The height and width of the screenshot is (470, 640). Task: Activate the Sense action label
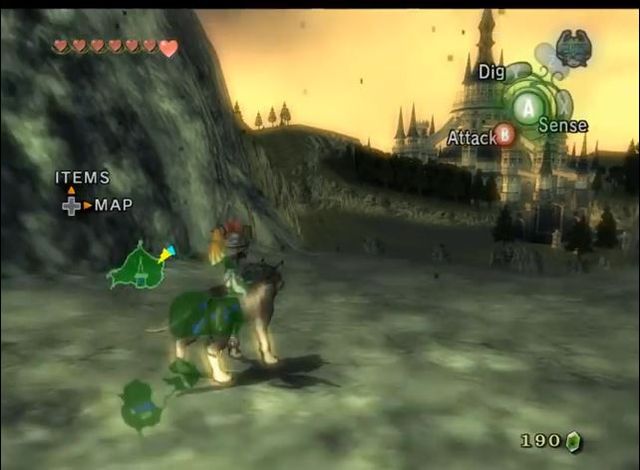562,126
